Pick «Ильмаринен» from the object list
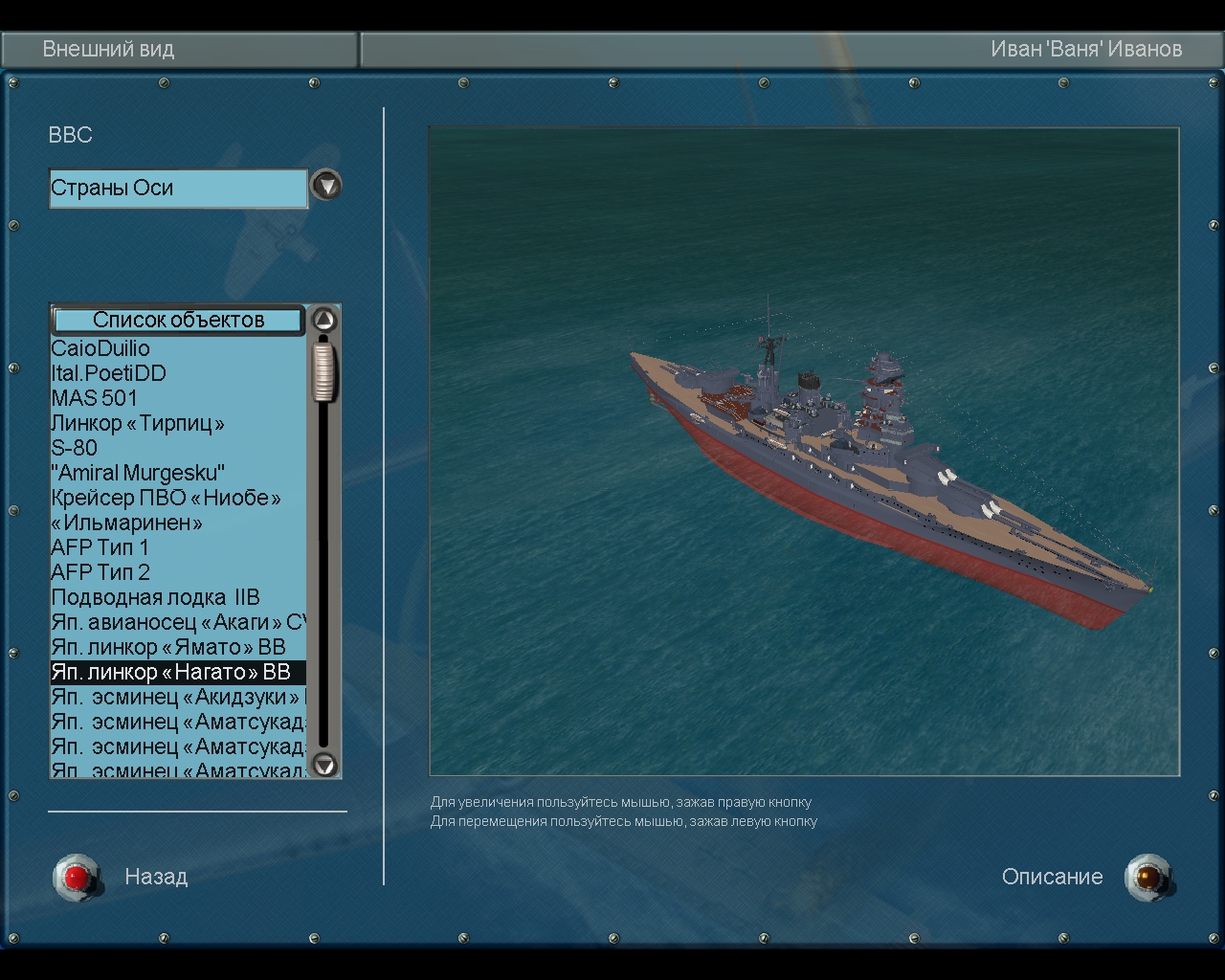The width and height of the screenshot is (1225, 980). [x=126, y=523]
